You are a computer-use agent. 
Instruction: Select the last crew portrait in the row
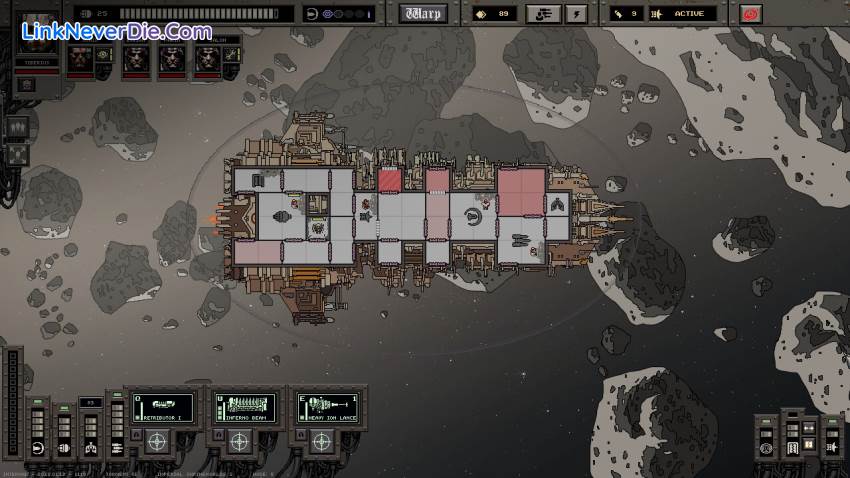tap(204, 60)
